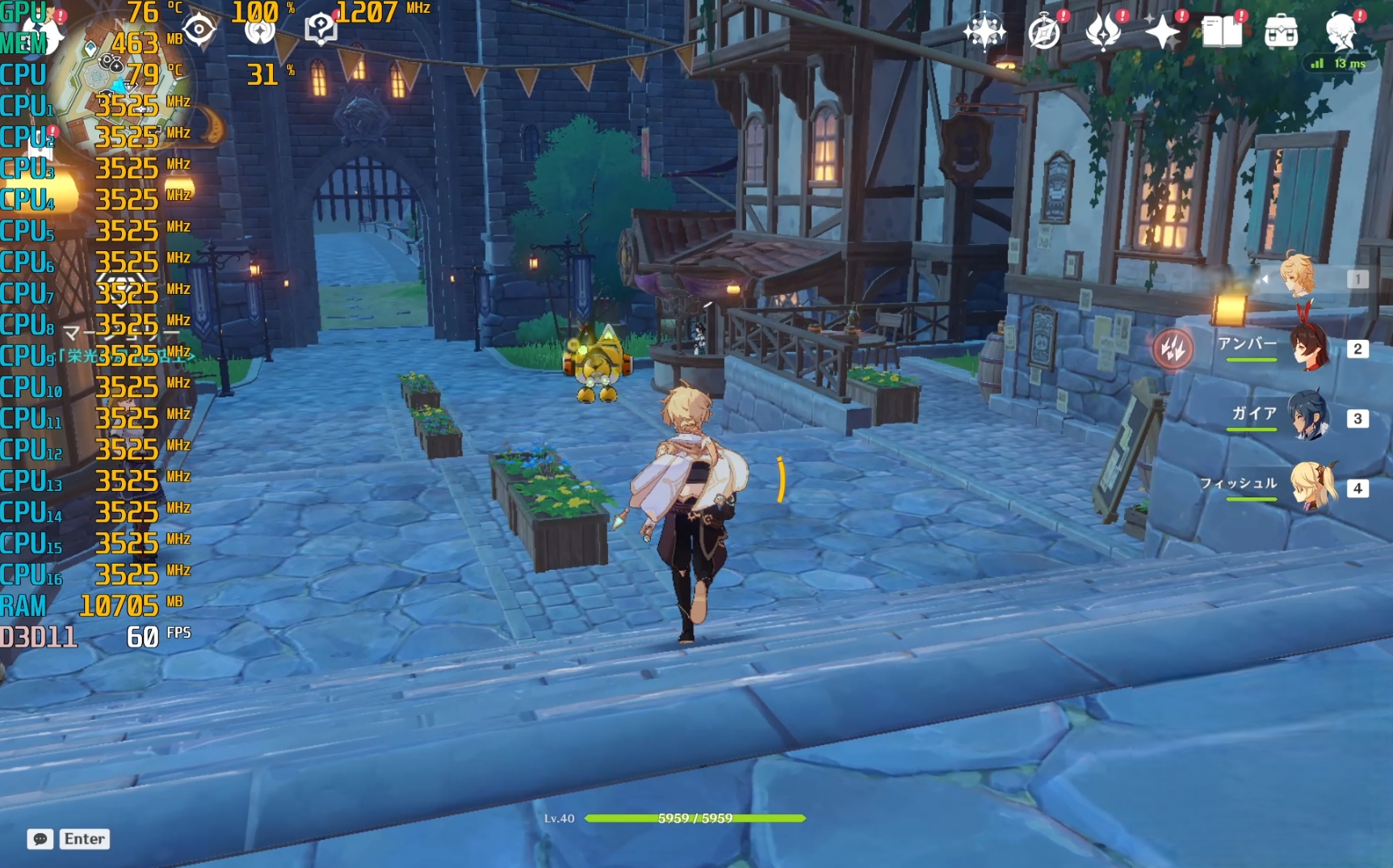Open the backpack inventory
The height and width of the screenshot is (868, 1393).
(1281, 33)
